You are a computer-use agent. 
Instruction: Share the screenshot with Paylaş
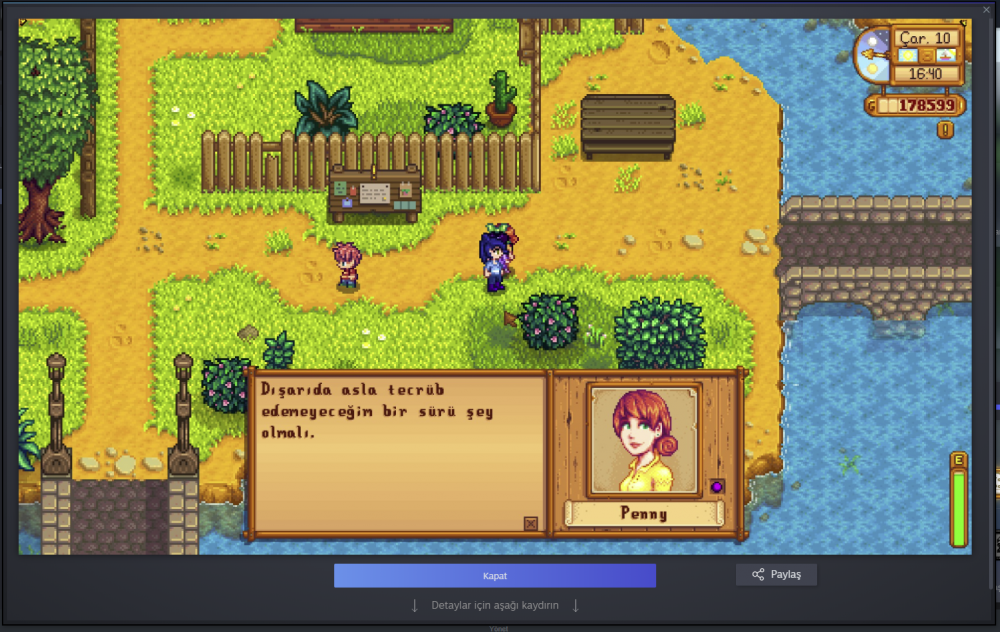click(776, 575)
